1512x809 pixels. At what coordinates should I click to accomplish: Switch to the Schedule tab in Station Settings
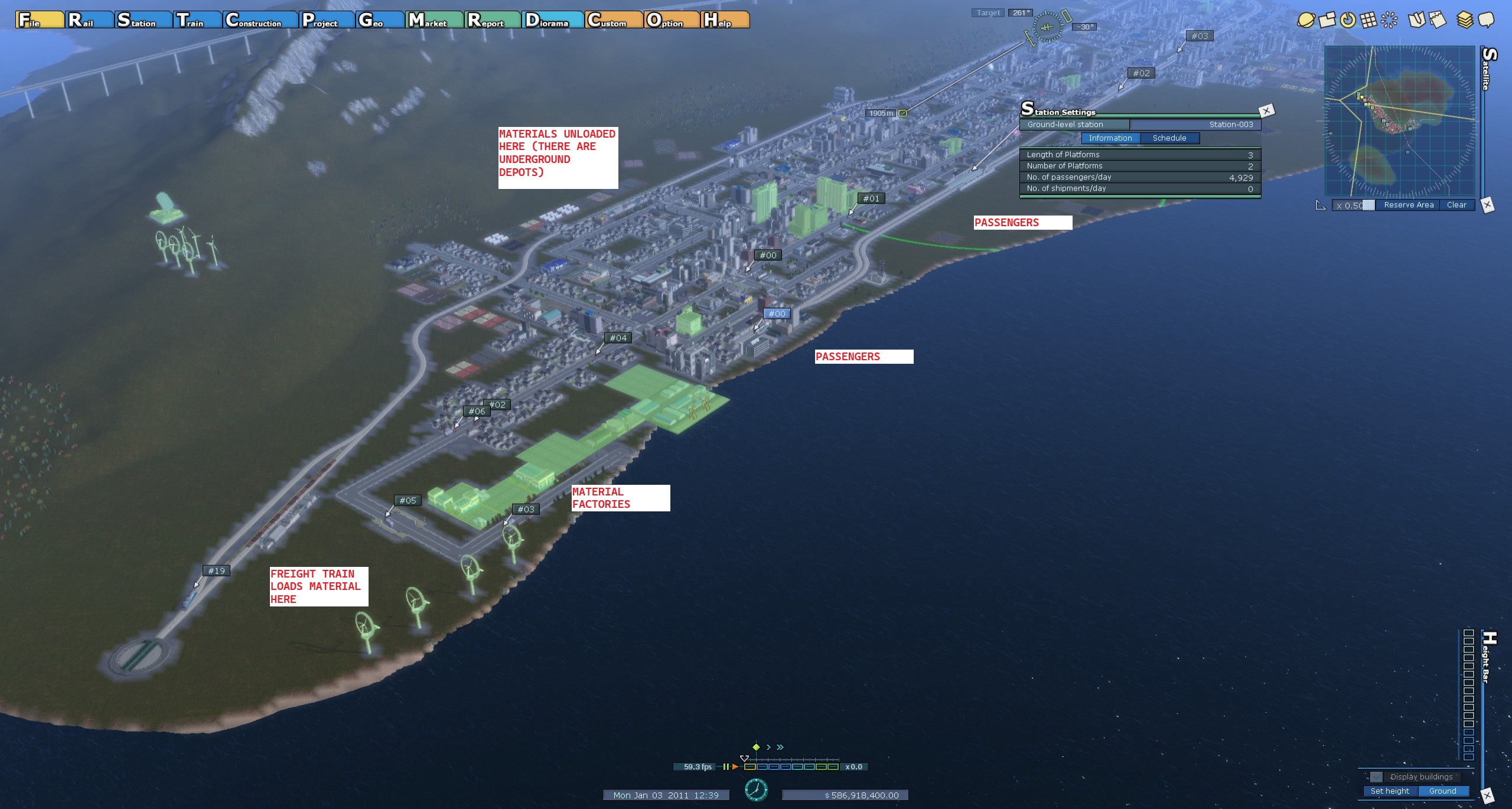(1169, 138)
